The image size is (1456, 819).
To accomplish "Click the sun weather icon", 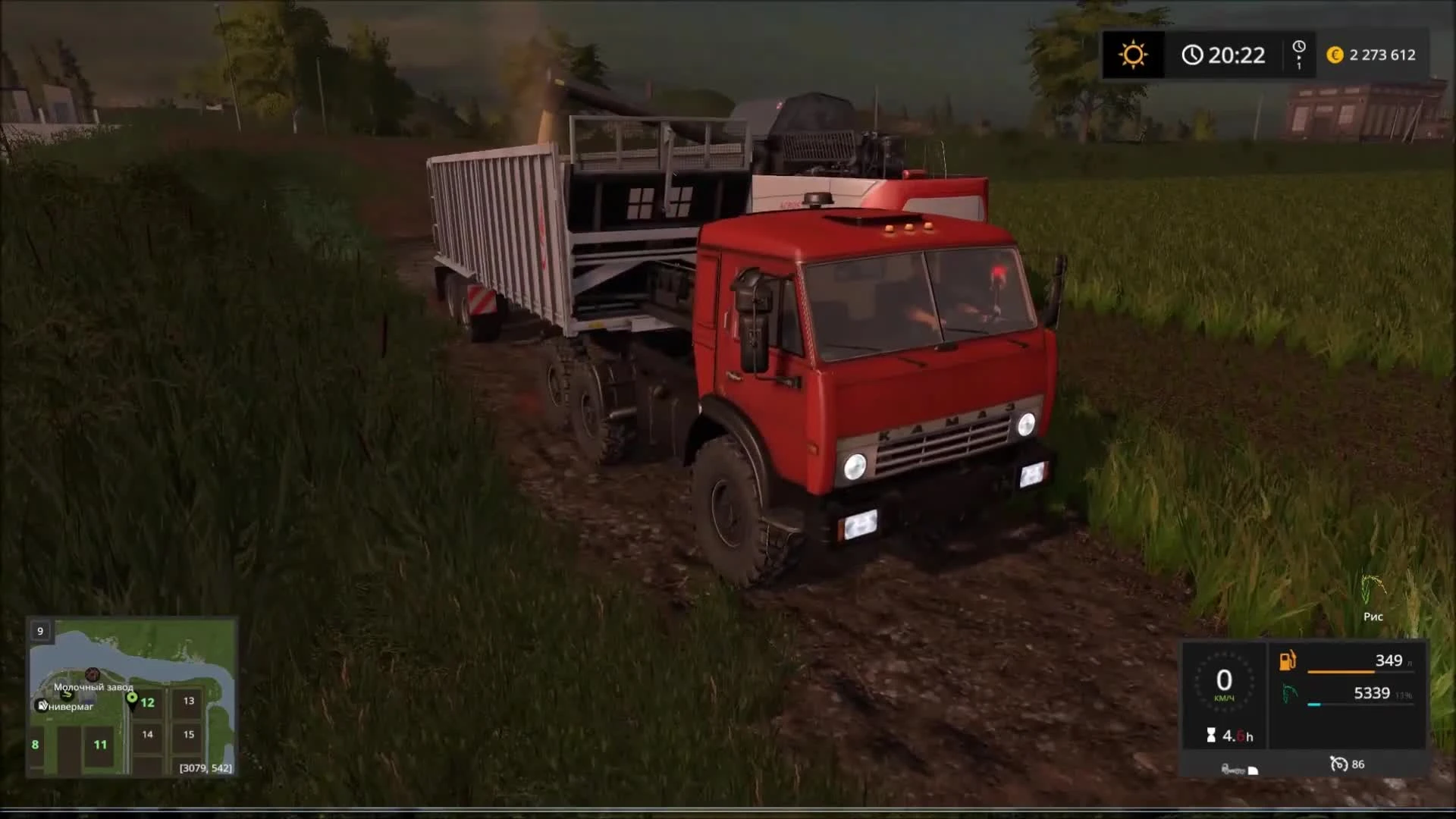I will point(1133,55).
